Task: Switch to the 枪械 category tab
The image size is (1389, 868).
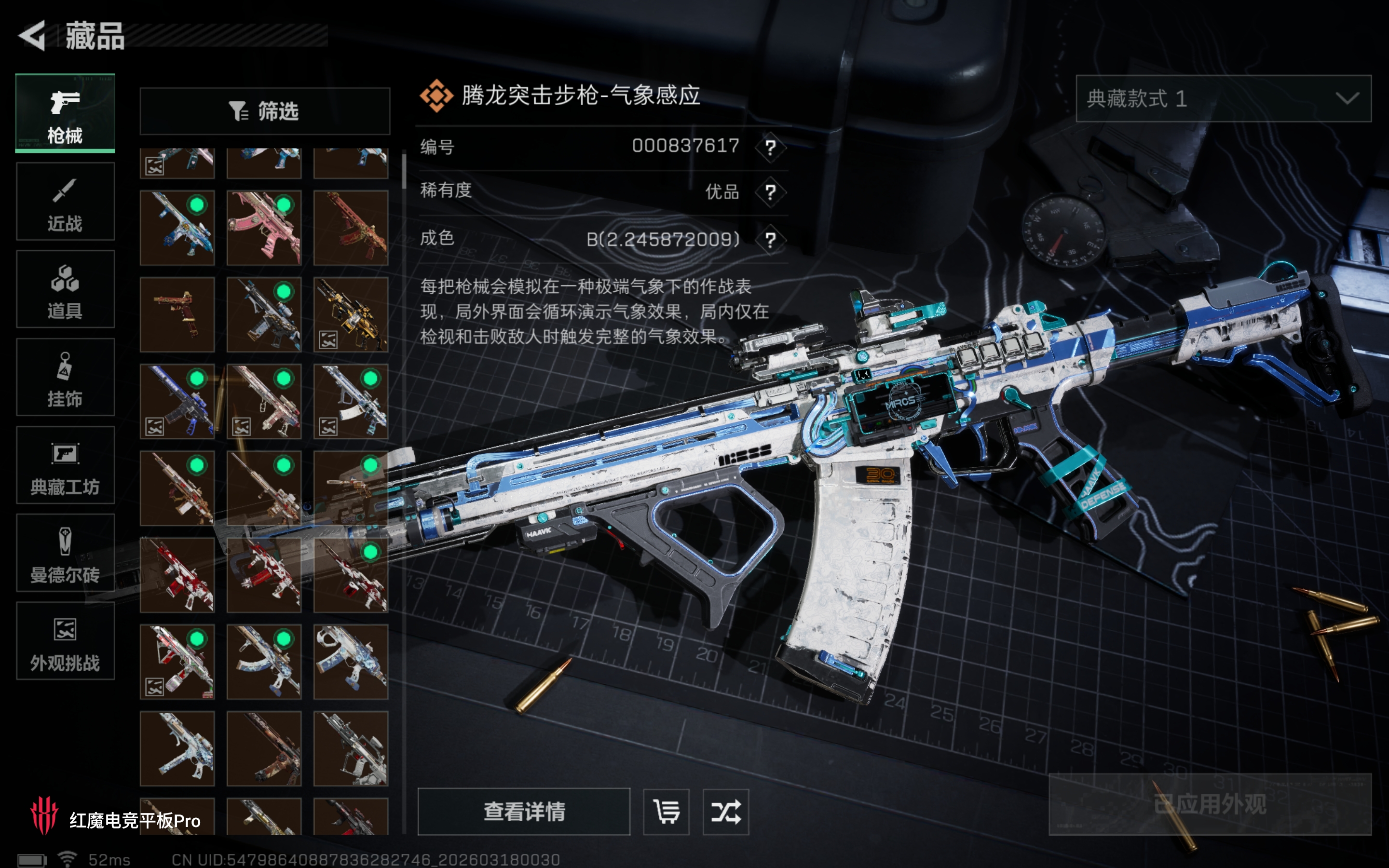Action: pyautogui.click(x=65, y=114)
